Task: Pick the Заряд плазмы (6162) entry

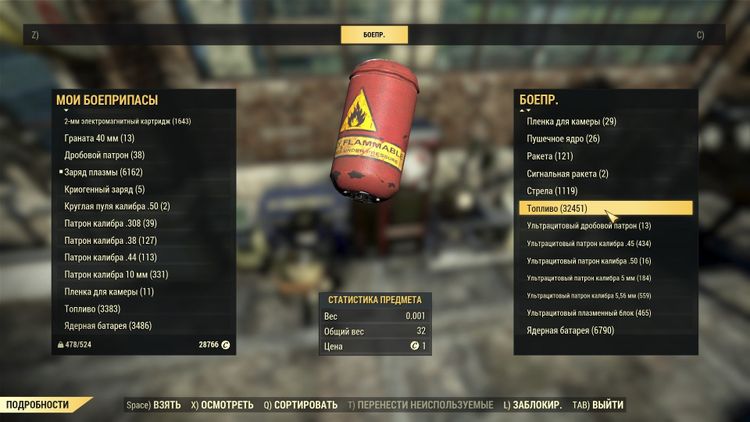Action: tap(104, 172)
